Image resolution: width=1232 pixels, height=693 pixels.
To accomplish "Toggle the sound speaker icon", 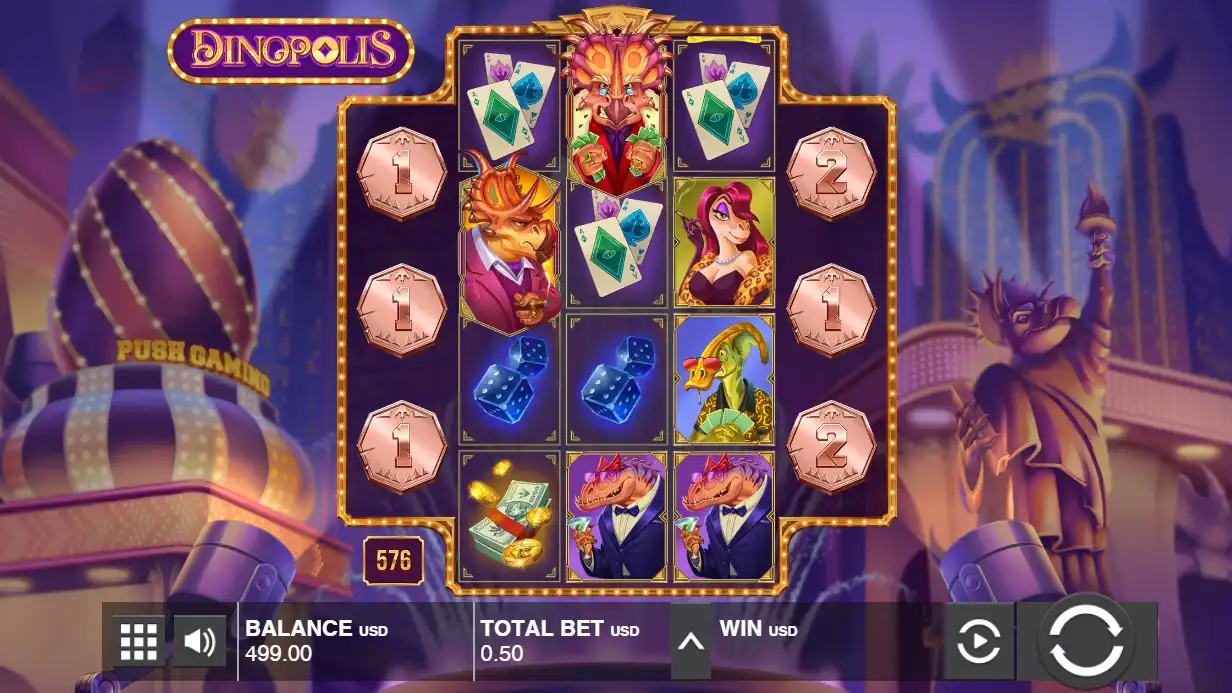I will [x=200, y=641].
